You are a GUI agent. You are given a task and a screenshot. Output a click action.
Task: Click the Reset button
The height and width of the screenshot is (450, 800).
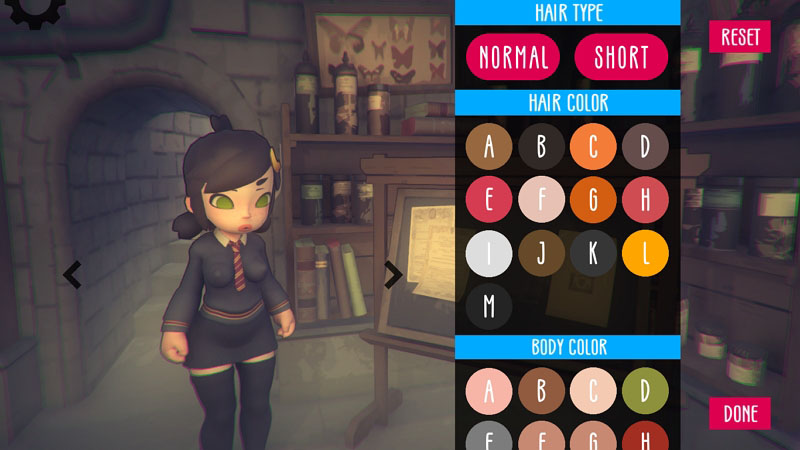740,37
